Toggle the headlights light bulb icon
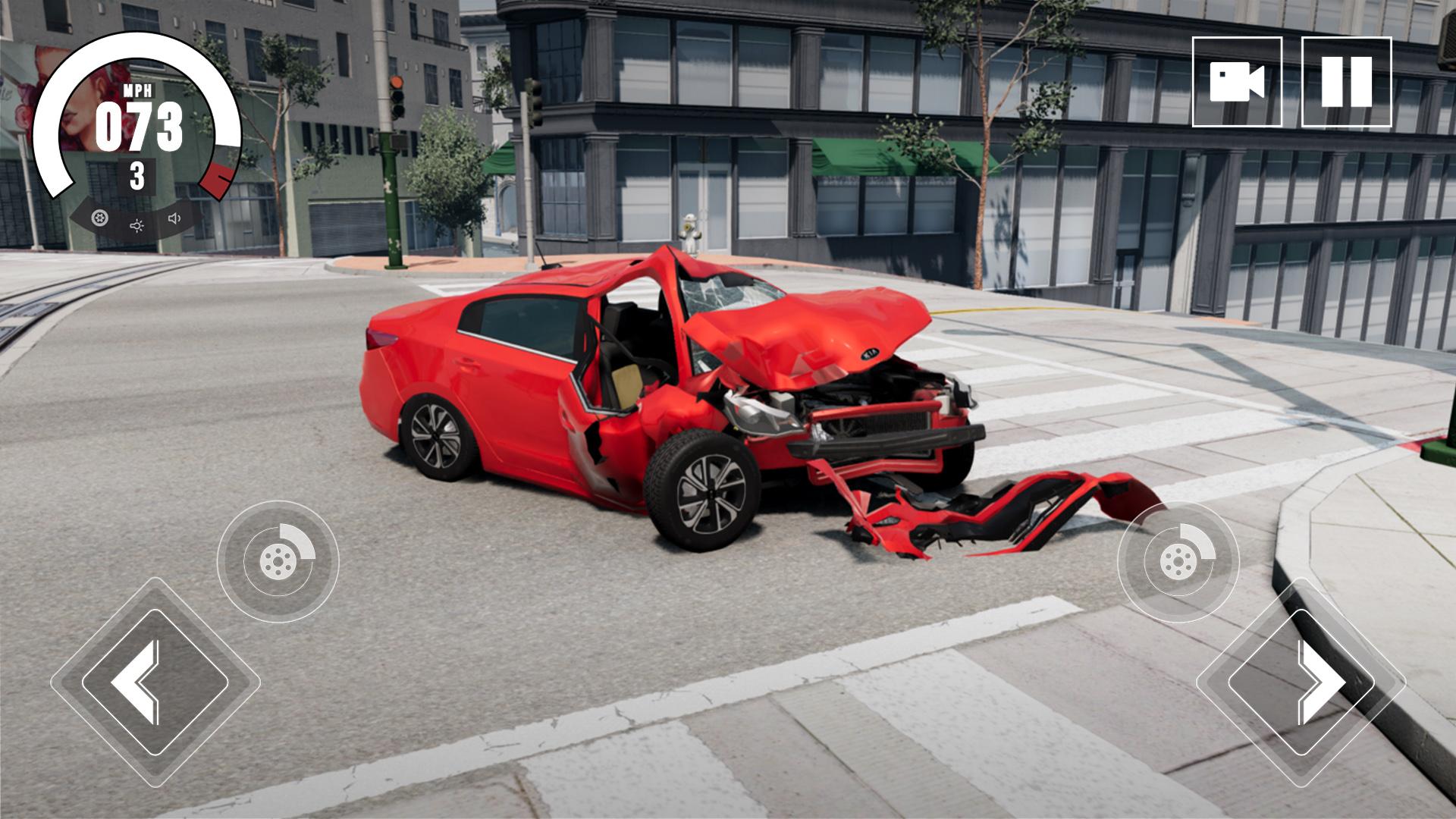This screenshot has height=819, width=1456. click(x=136, y=225)
